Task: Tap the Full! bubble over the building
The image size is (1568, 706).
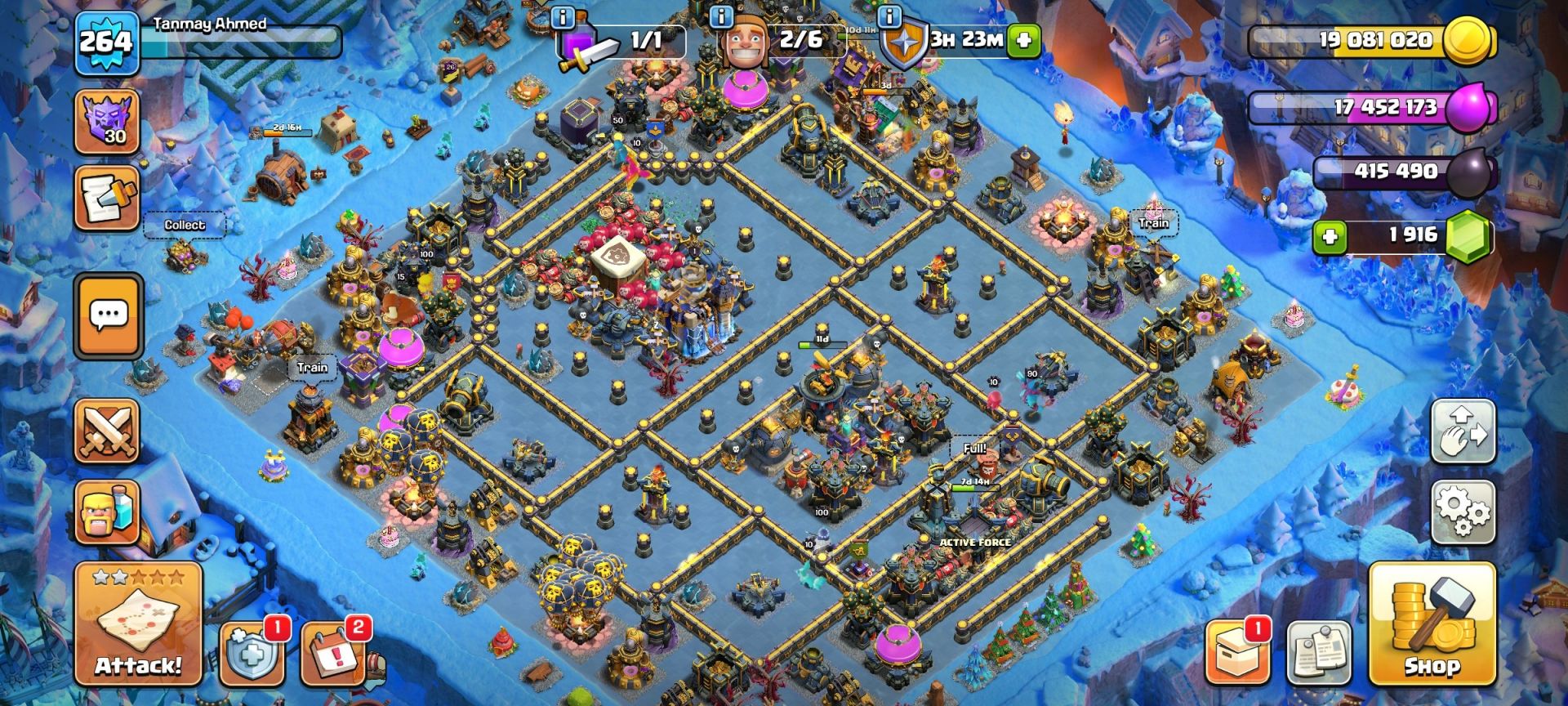Action: 975,449
